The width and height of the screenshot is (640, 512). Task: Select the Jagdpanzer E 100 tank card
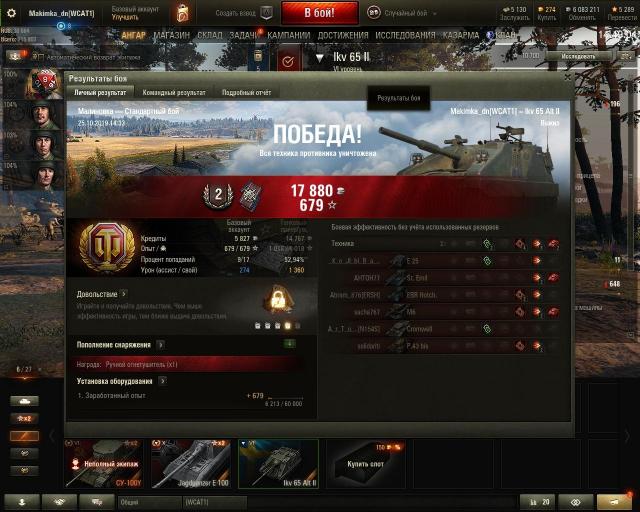[x=190, y=465]
